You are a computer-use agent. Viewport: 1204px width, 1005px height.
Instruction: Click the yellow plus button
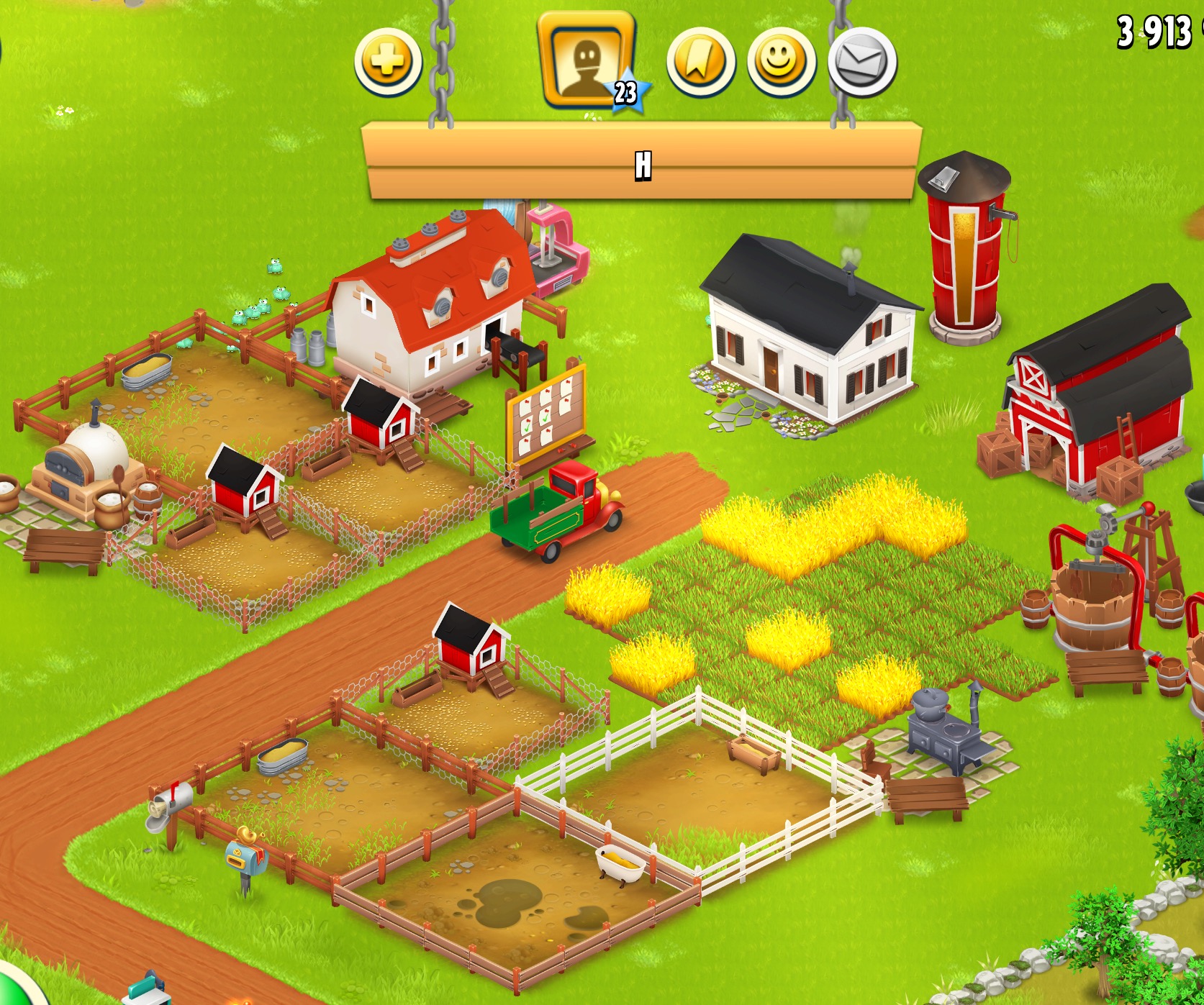(x=388, y=62)
